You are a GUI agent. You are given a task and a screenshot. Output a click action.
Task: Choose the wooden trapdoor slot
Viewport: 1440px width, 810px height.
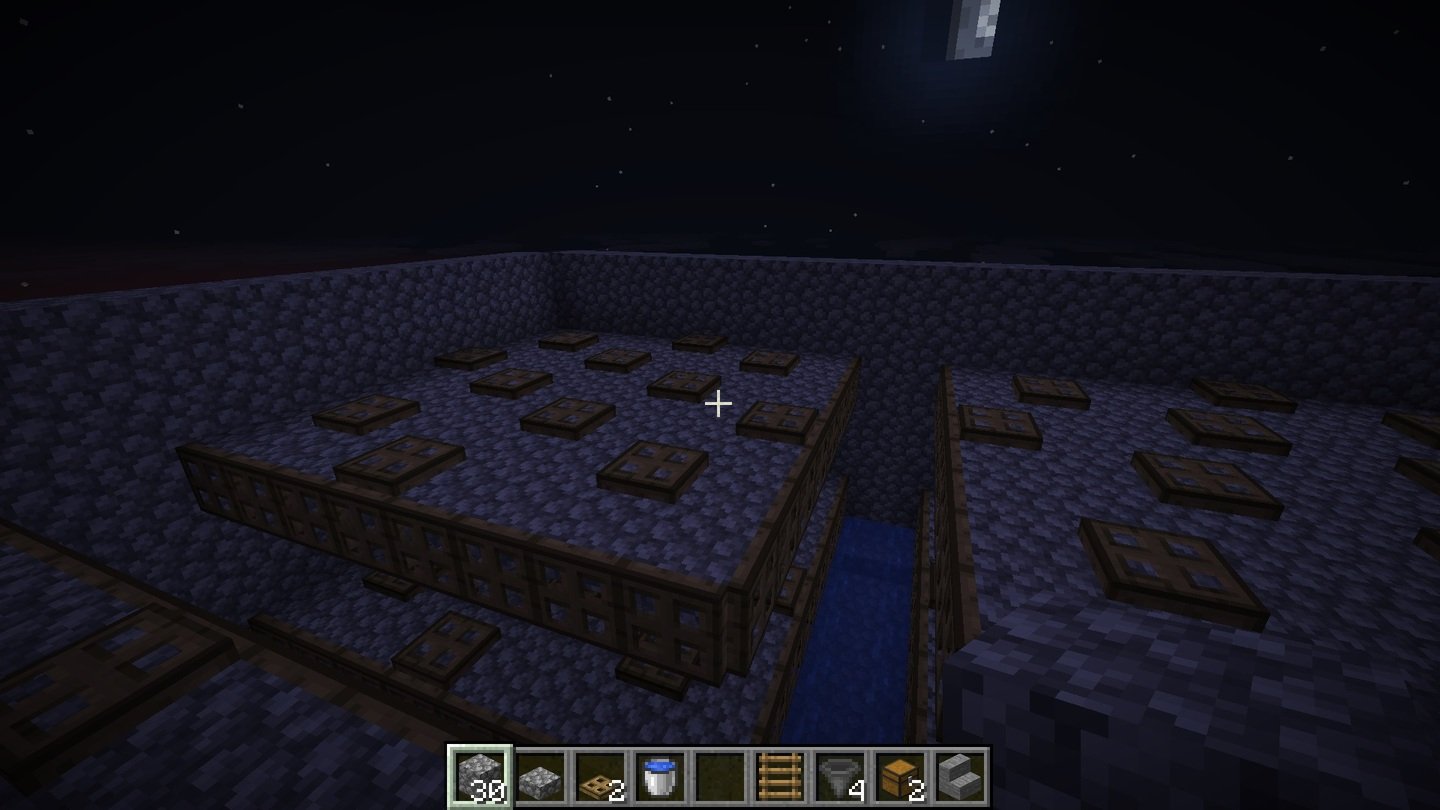coord(600,776)
